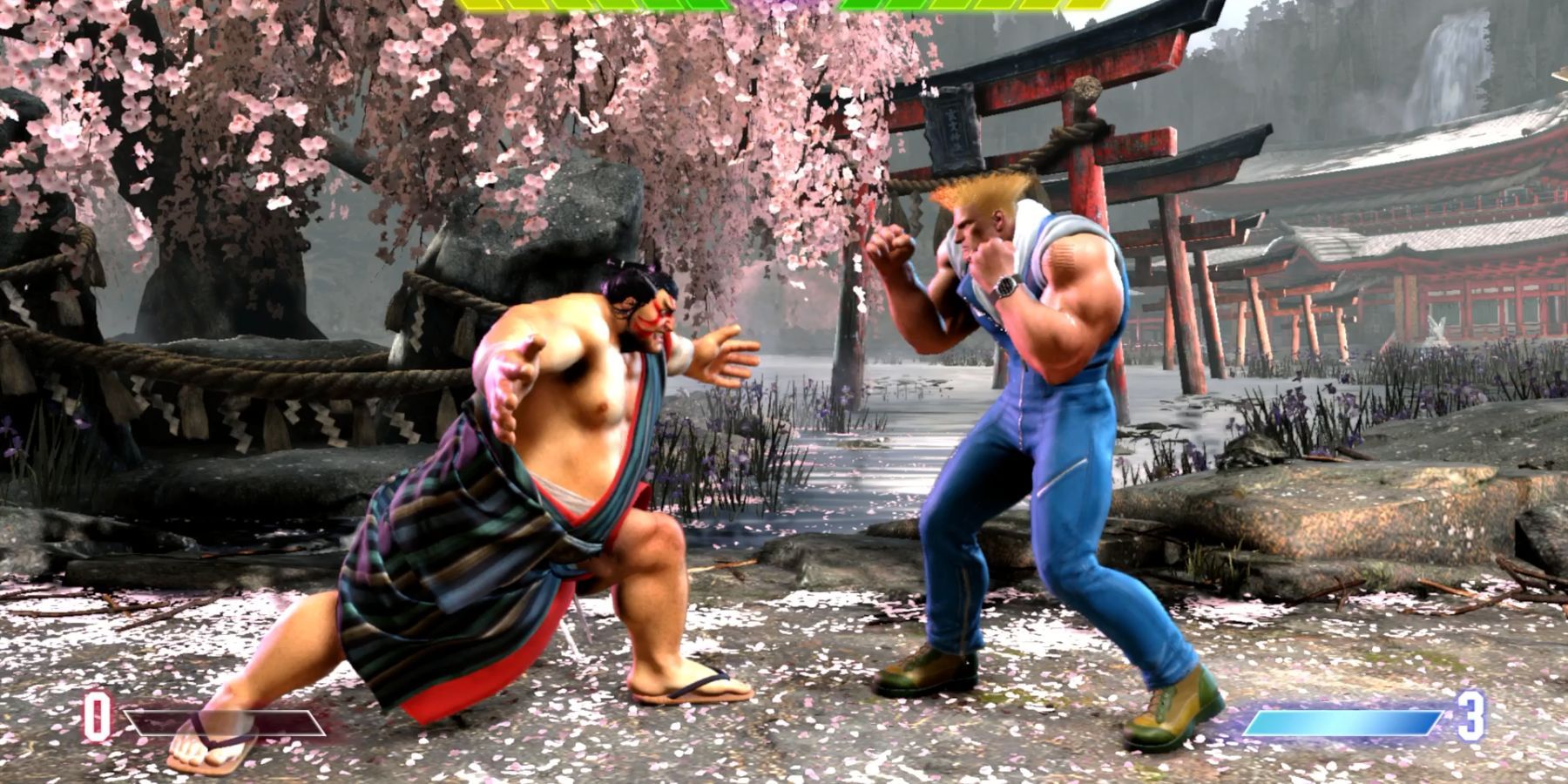The image size is (1568, 784).
Task: Select E. Honda's character model
Action: (x=540, y=479)
